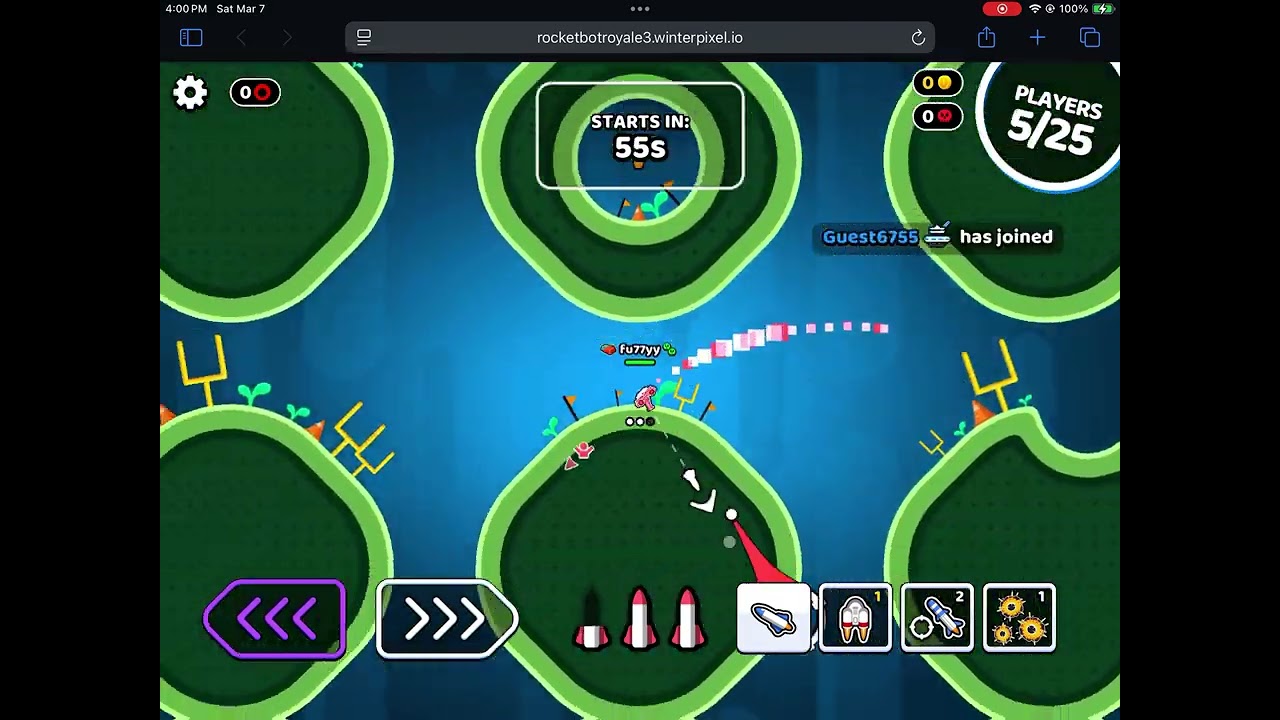Viewport: 1280px width, 720px height.
Task: Choose the jetpack item slot
Action: [x=855, y=619]
